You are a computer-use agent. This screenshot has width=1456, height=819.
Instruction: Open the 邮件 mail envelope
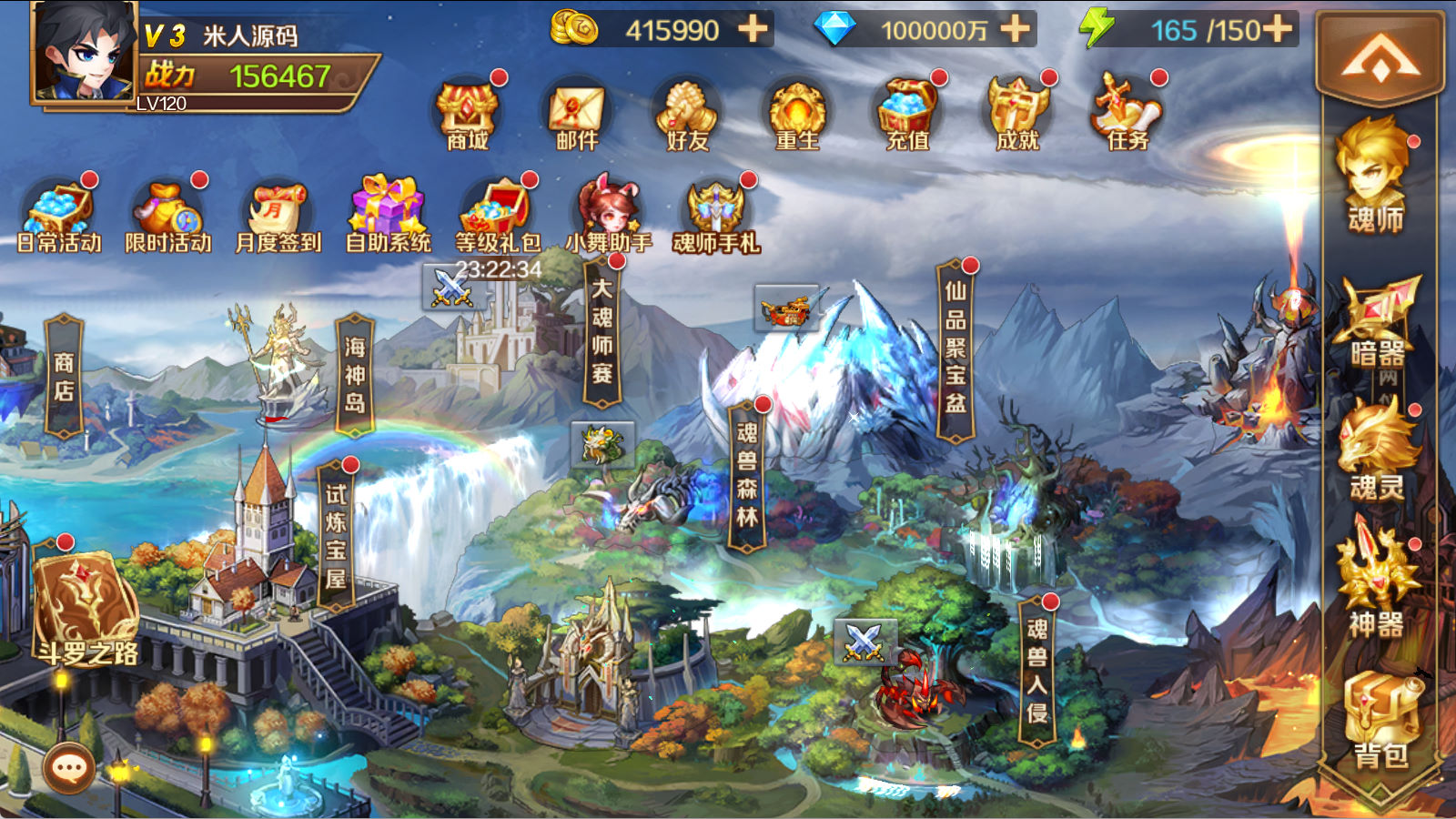577,114
